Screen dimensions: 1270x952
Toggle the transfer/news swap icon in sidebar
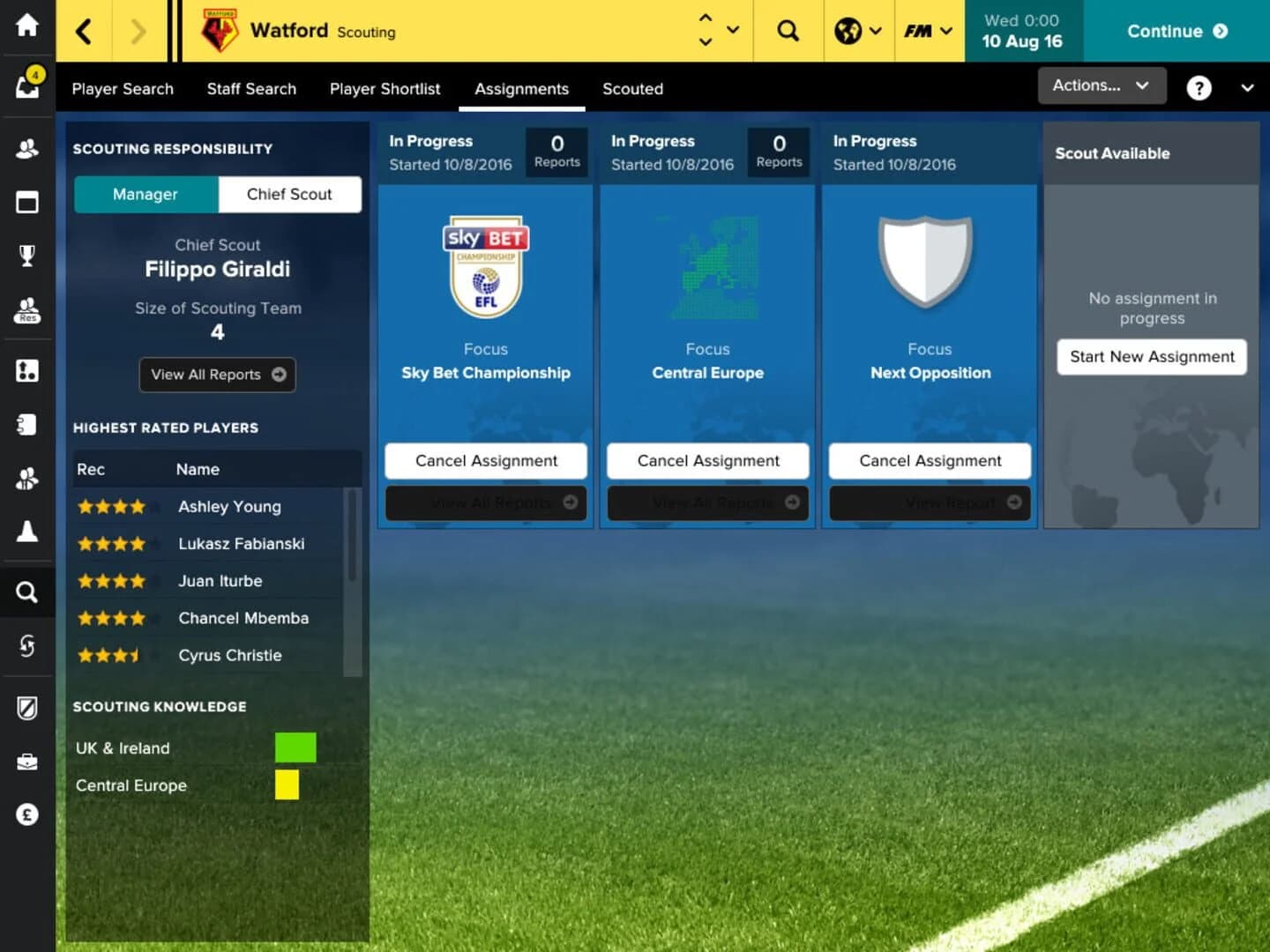coord(27,646)
